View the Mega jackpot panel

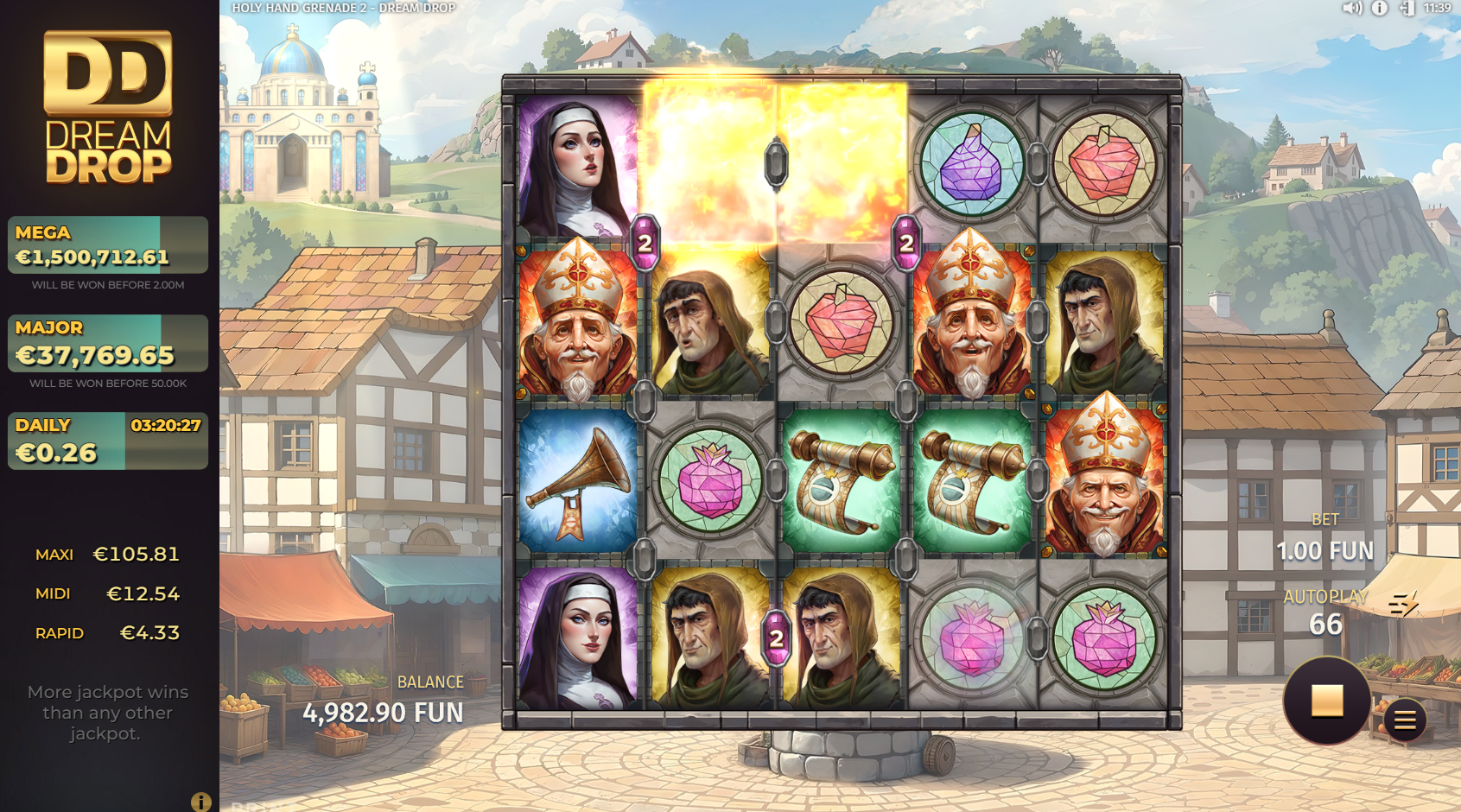tap(108, 245)
